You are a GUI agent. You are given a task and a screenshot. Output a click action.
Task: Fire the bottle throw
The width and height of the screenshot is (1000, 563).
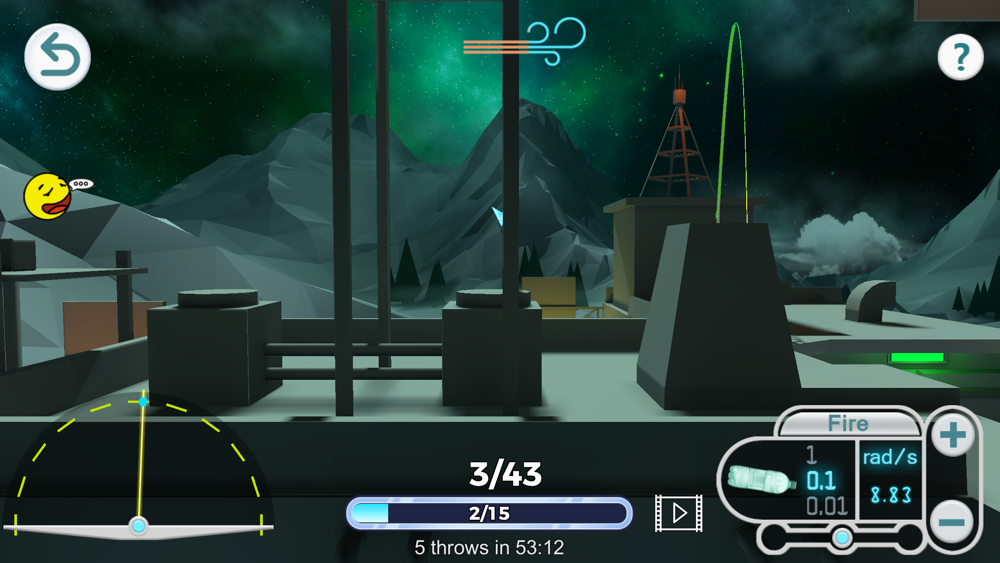point(847,423)
